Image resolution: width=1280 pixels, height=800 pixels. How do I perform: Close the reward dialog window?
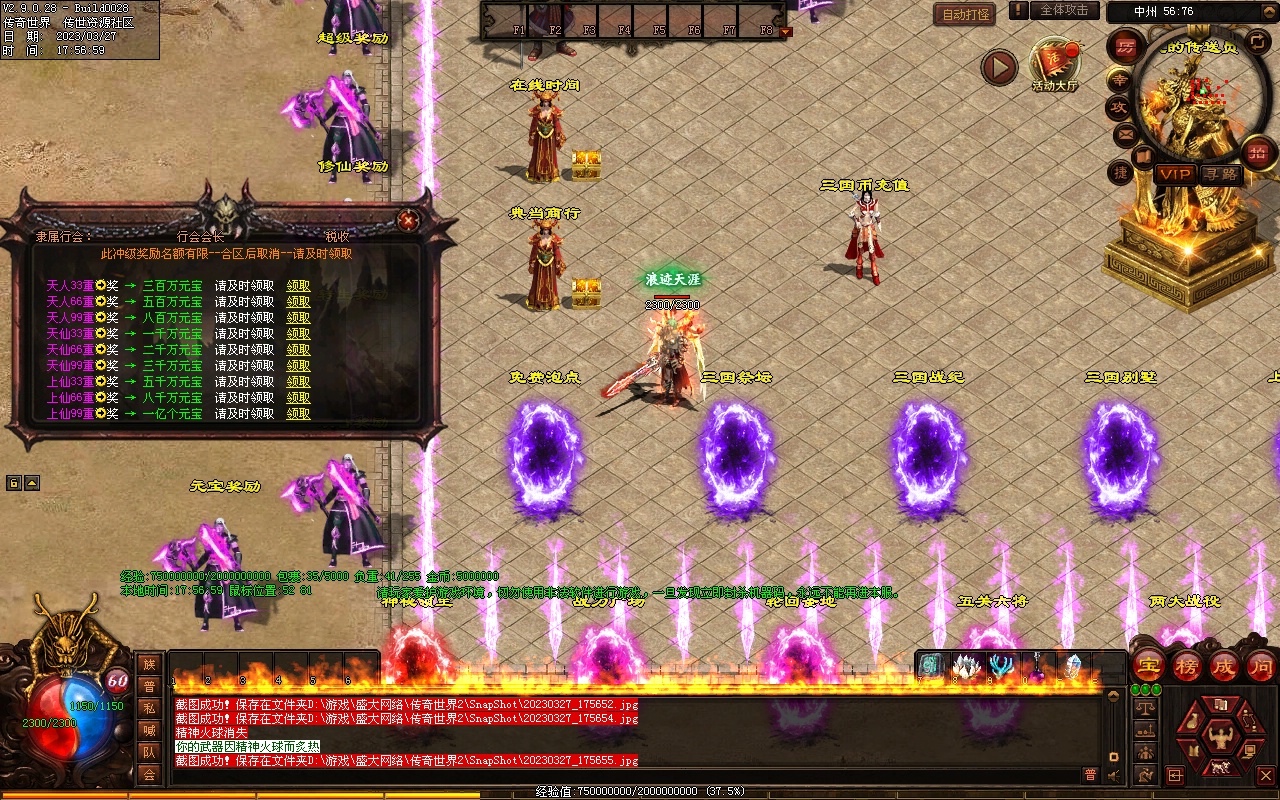coord(407,220)
